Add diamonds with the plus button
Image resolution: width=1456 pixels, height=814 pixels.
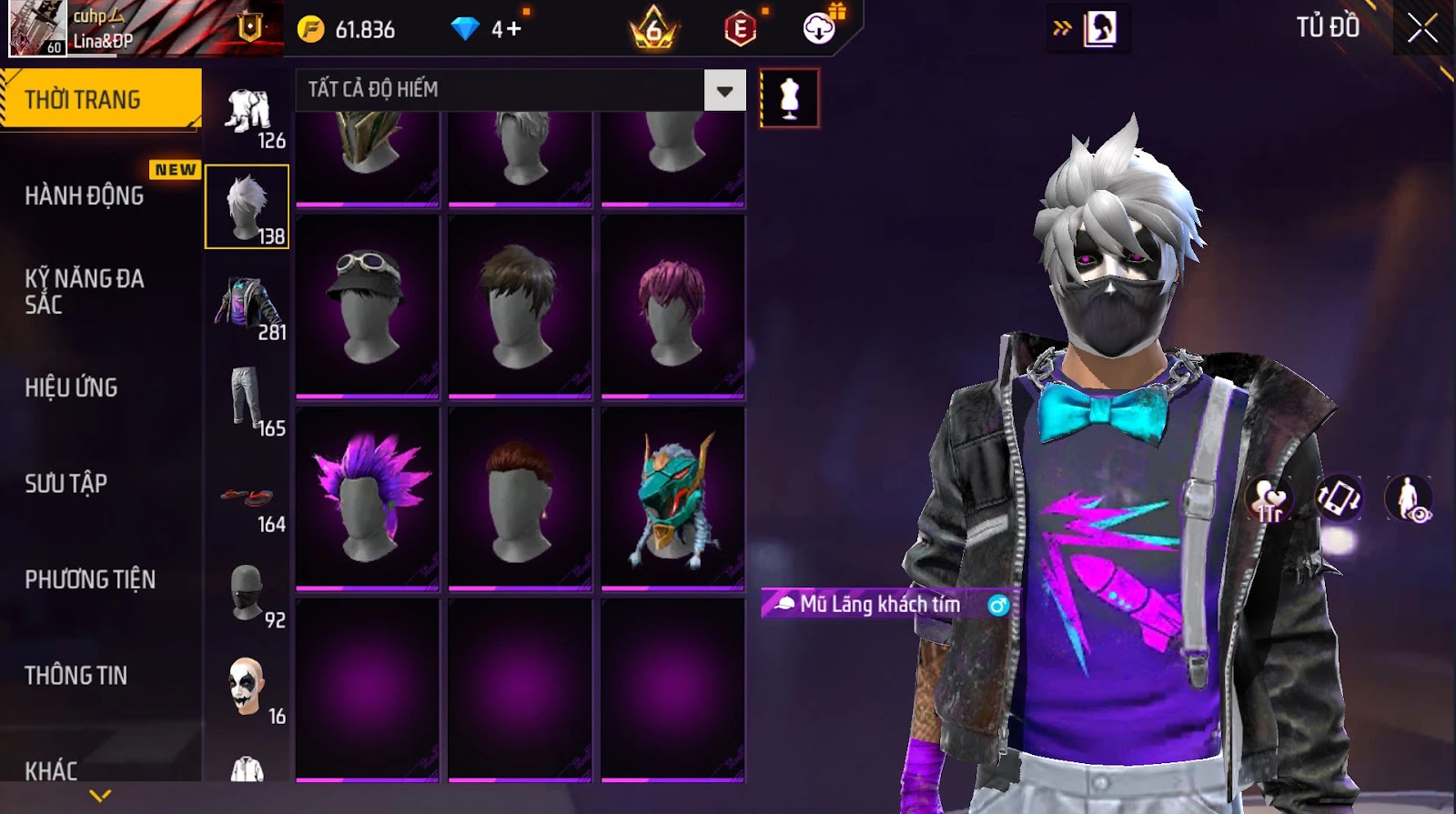(x=513, y=29)
